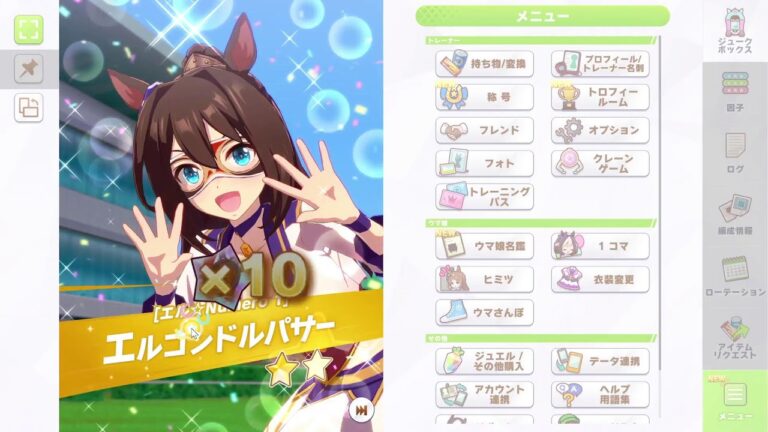Open ジュエル/その他購入 purchase menu
This screenshot has width=768, height=432.
(x=484, y=361)
